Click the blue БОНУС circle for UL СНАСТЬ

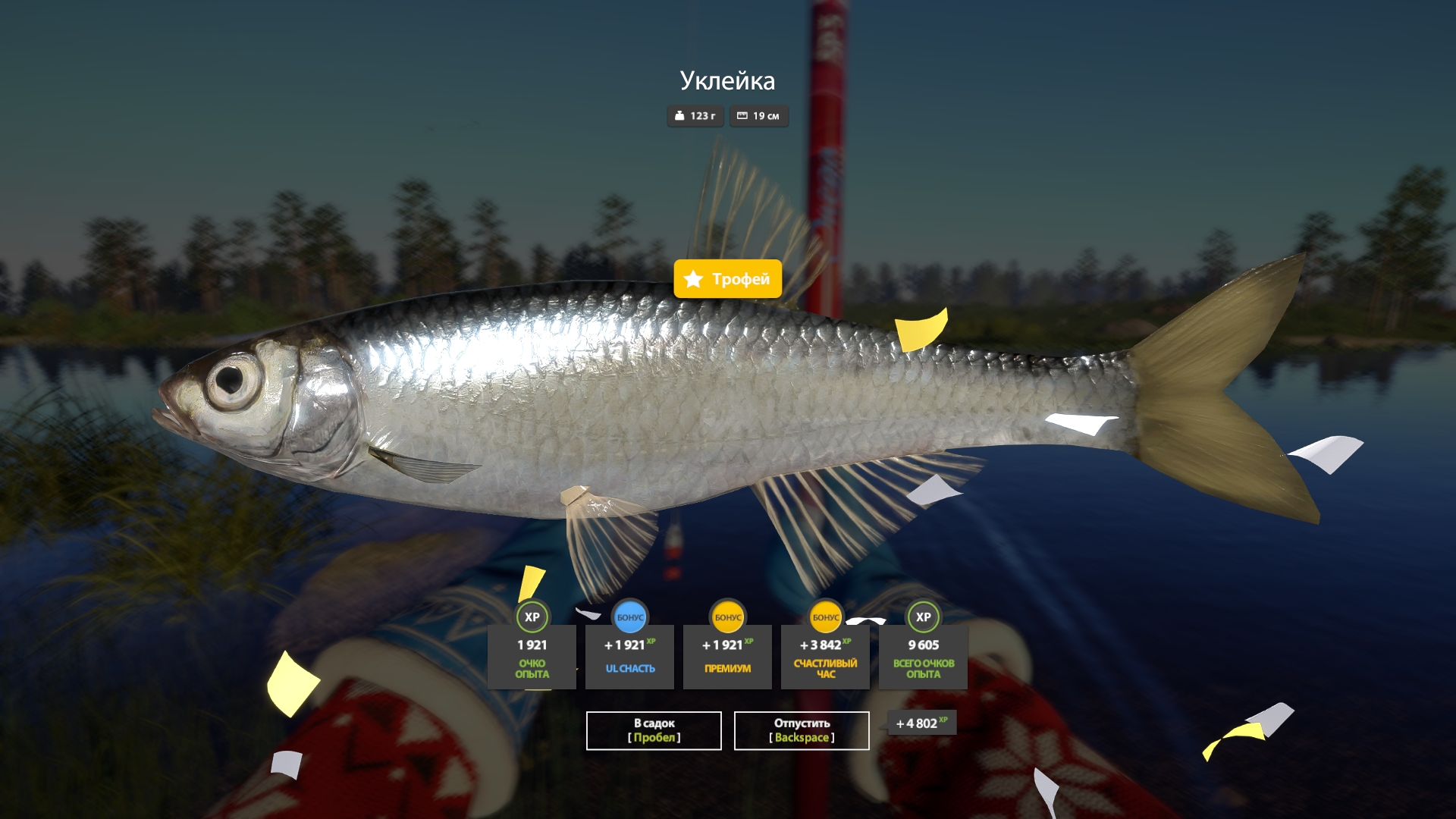tap(629, 617)
